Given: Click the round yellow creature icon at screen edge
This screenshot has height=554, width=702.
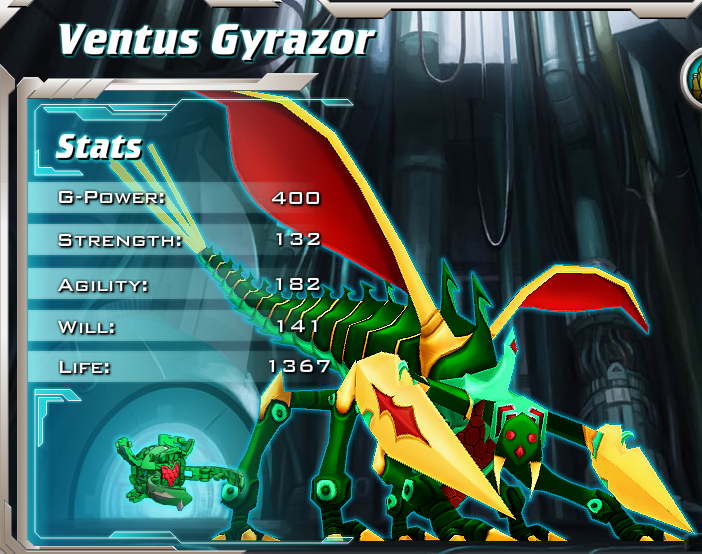Looking at the screenshot, I should (x=693, y=78).
